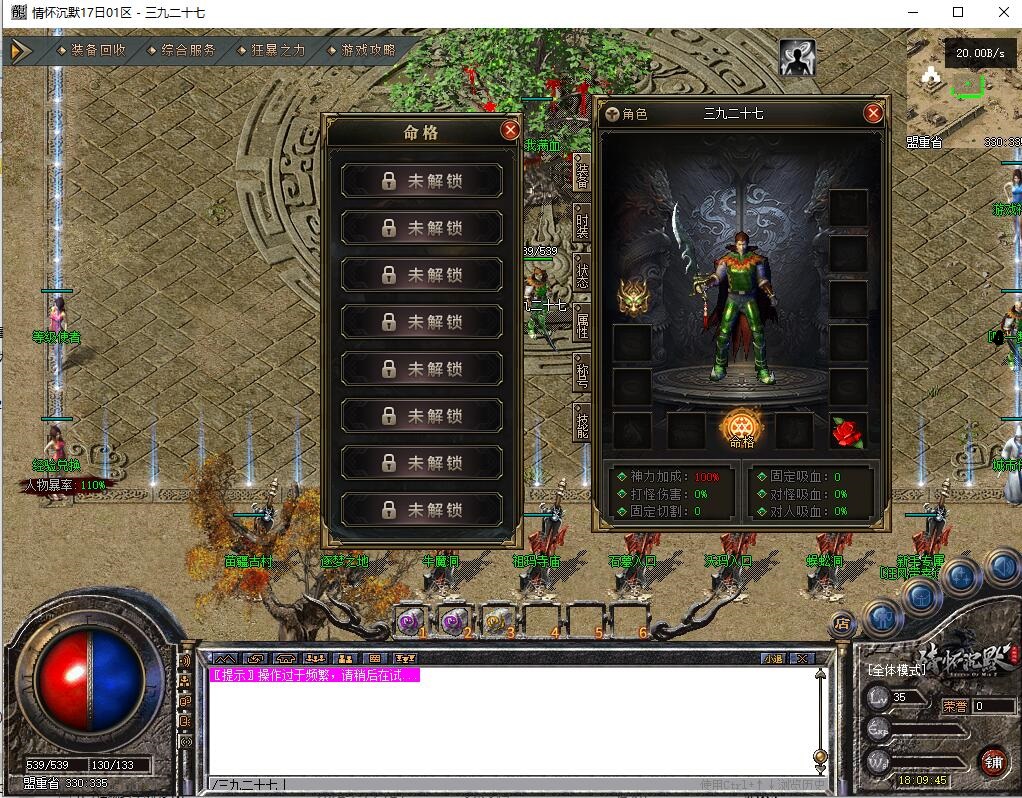This screenshot has height=798, width=1022.
Task: Click the red 铺 stall button
Action: (x=993, y=761)
